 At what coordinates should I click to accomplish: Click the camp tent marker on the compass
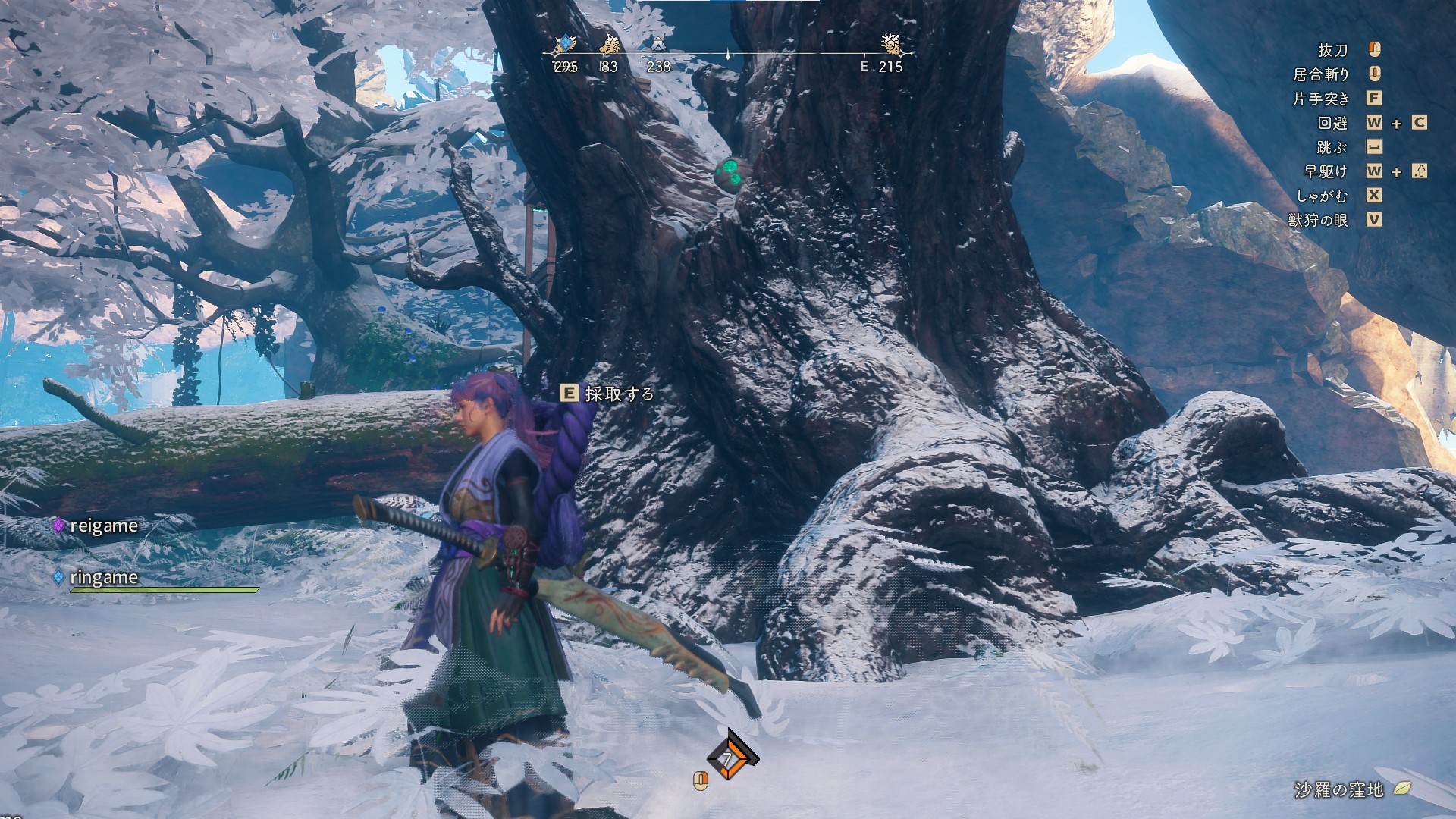click(x=658, y=45)
